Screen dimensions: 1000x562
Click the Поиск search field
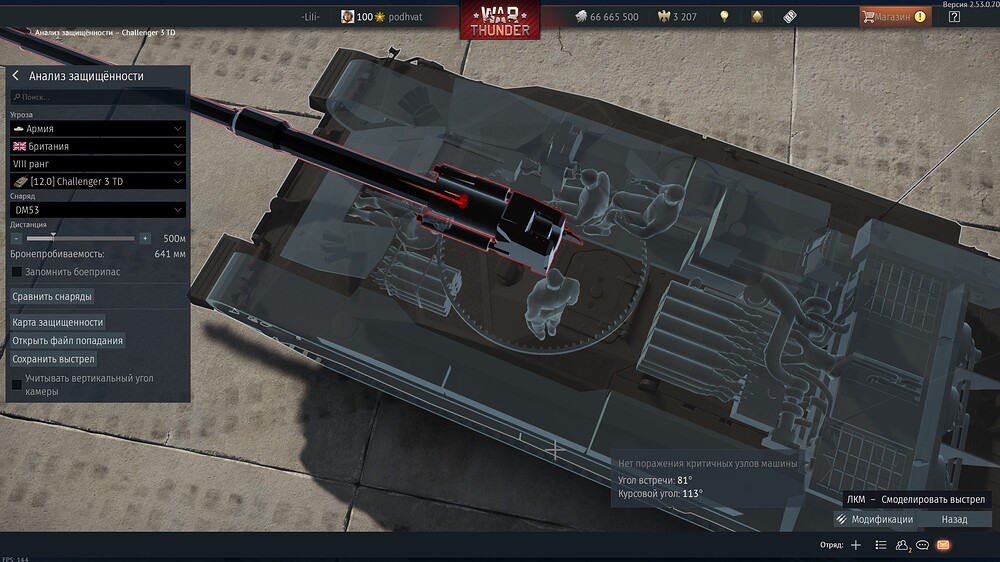[x=97, y=97]
